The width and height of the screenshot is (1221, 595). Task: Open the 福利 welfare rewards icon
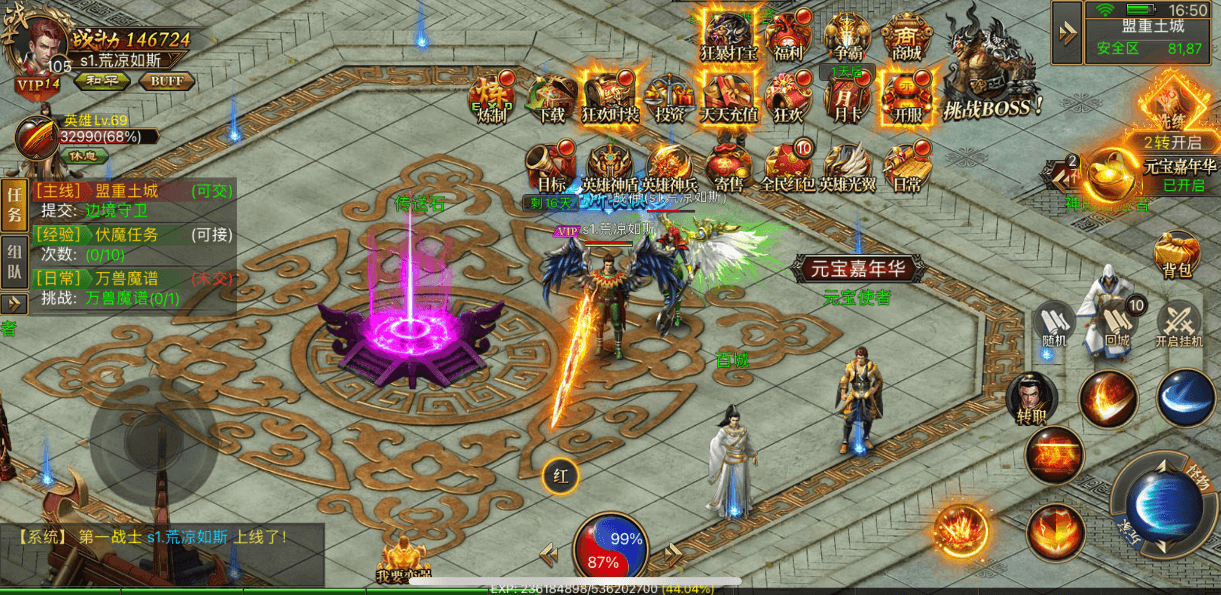(788, 37)
